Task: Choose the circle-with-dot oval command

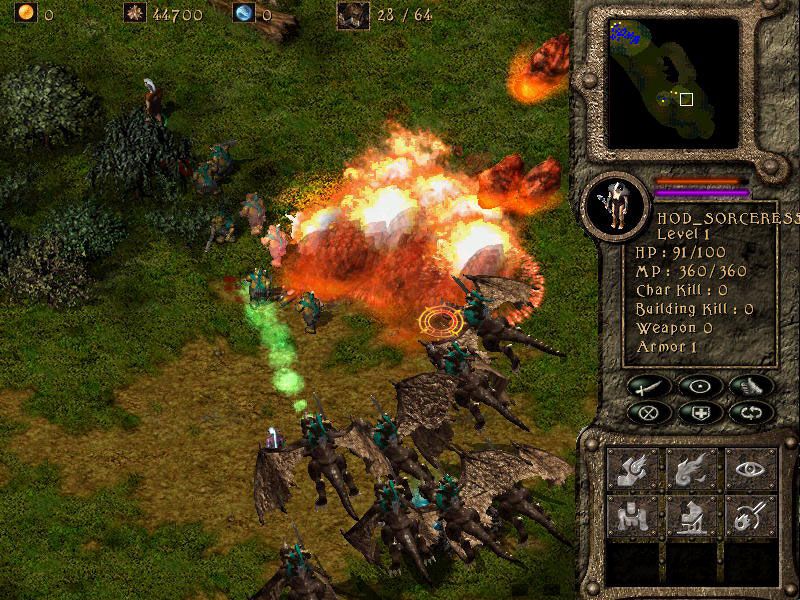Action: click(699, 386)
